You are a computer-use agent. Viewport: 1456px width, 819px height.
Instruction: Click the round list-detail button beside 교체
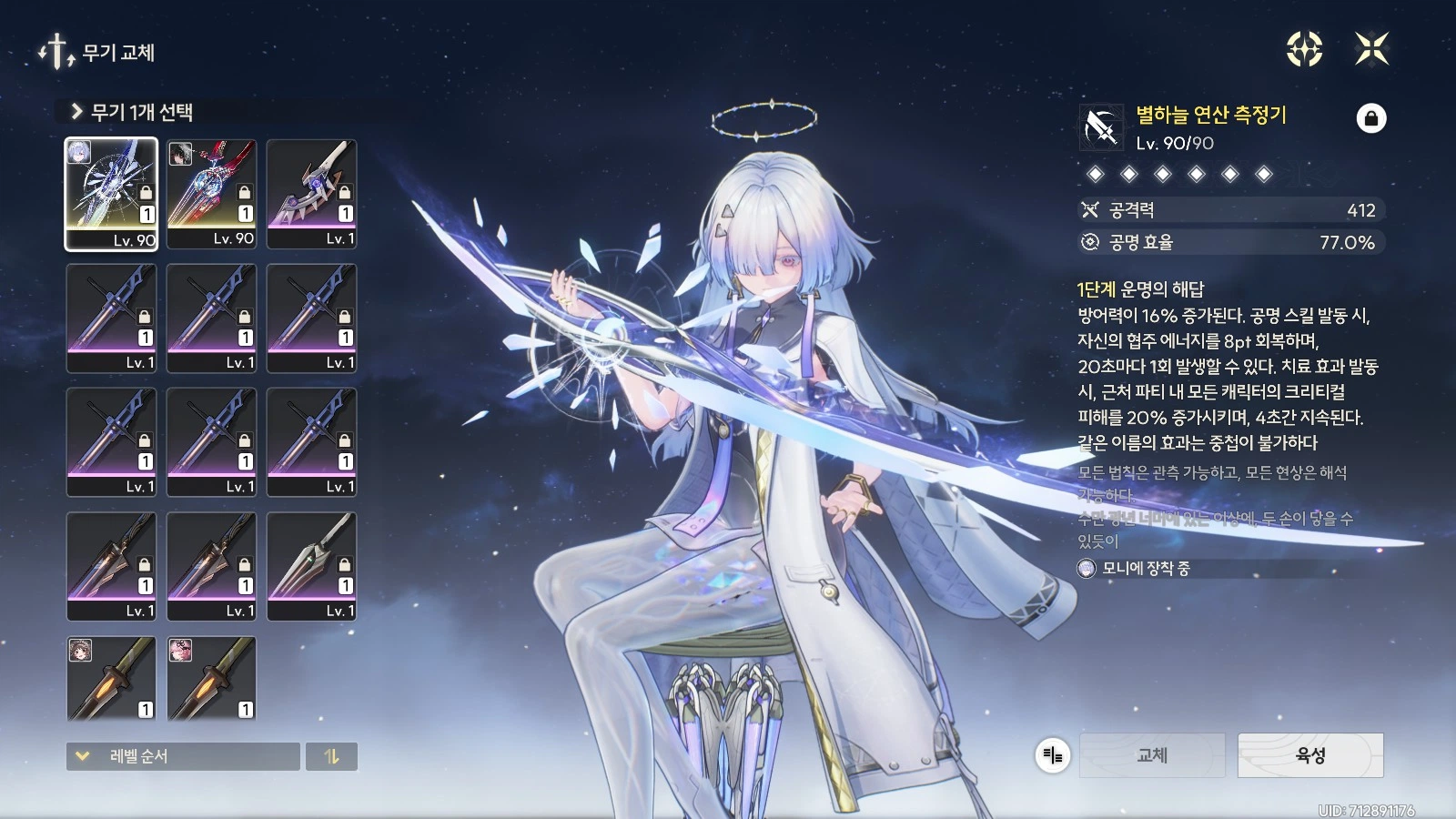click(1053, 755)
